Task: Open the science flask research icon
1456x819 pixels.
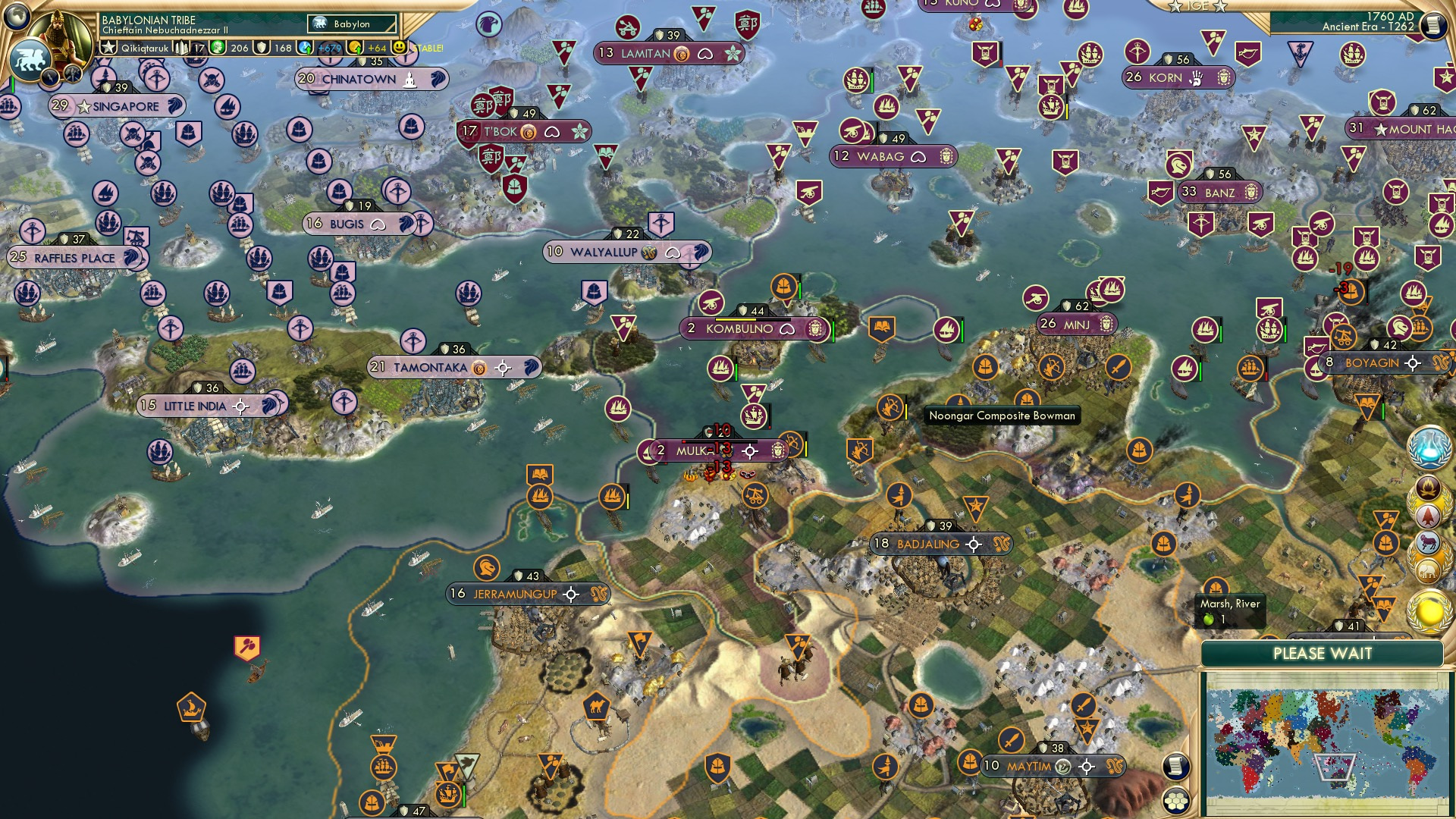Action: (x=306, y=48)
